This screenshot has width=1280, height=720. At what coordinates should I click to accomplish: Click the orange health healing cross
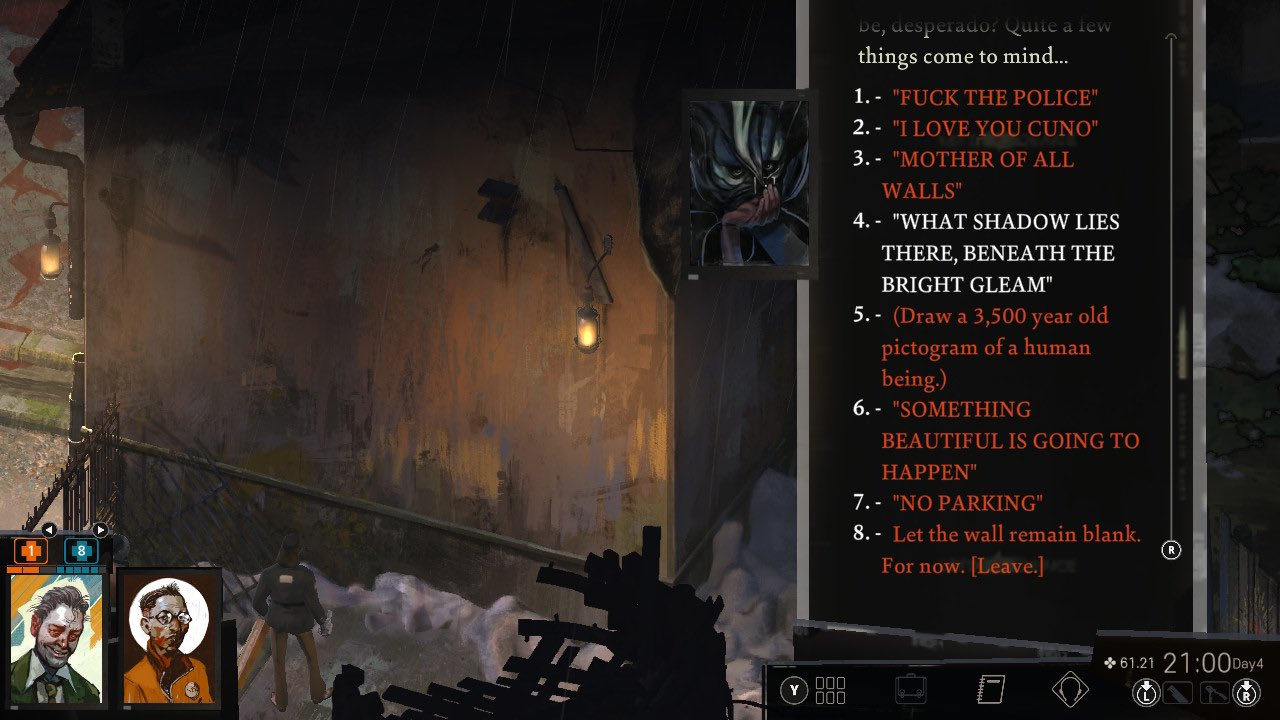[30, 550]
